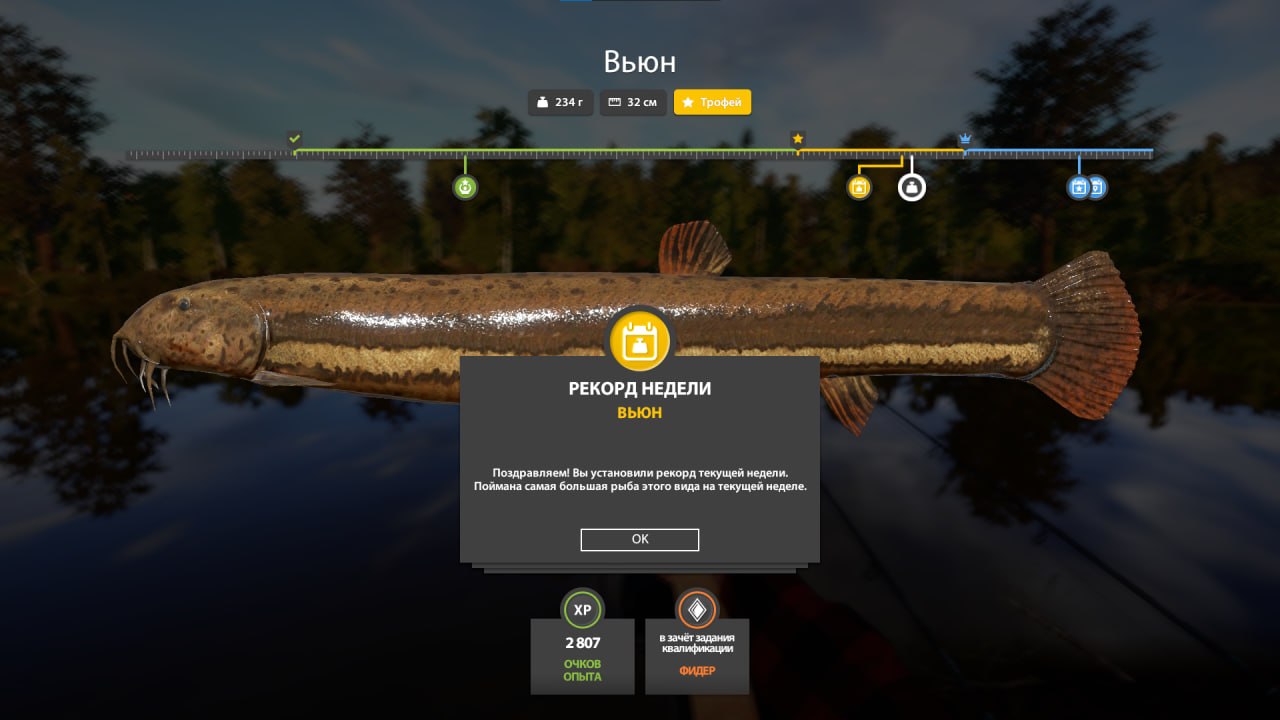Click the green XP circle icon
Viewport: 1280px width, 720px height.
[x=582, y=610]
